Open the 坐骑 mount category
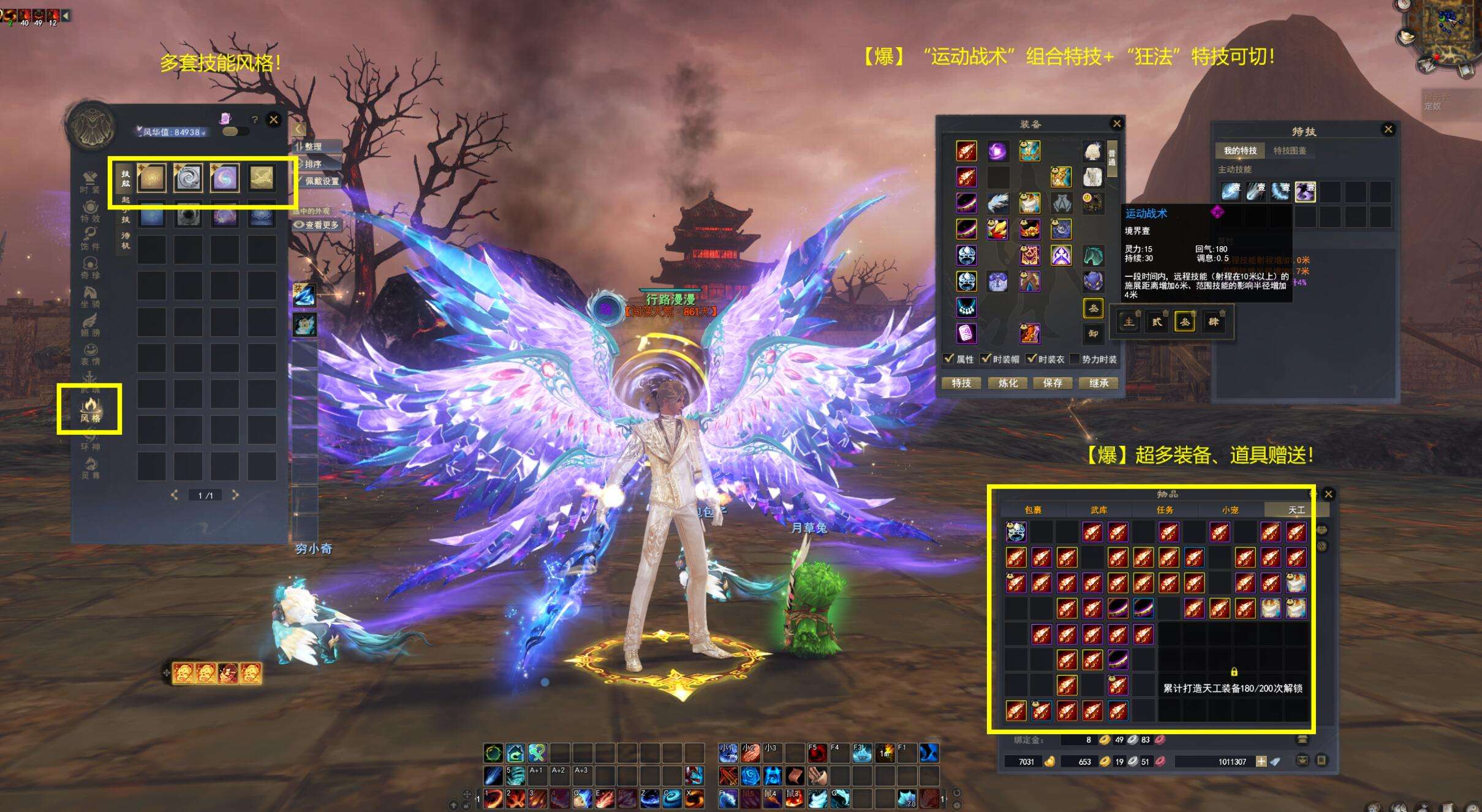Image resolution: width=1482 pixels, height=812 pixels. coord(90,296)
